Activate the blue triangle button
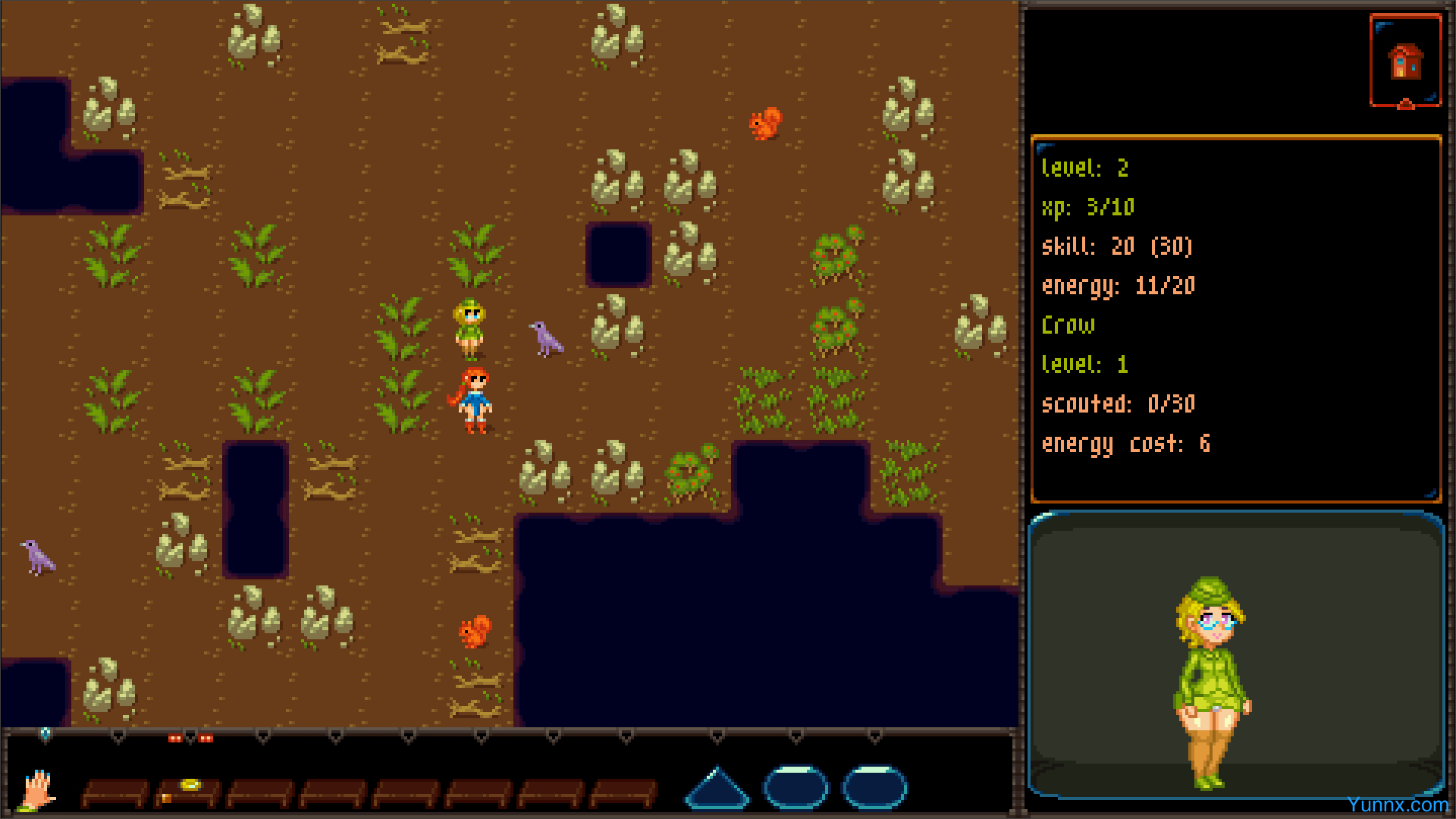This screenshot has height=819, width=1456. pyautogui.click(x=717, y=789)
